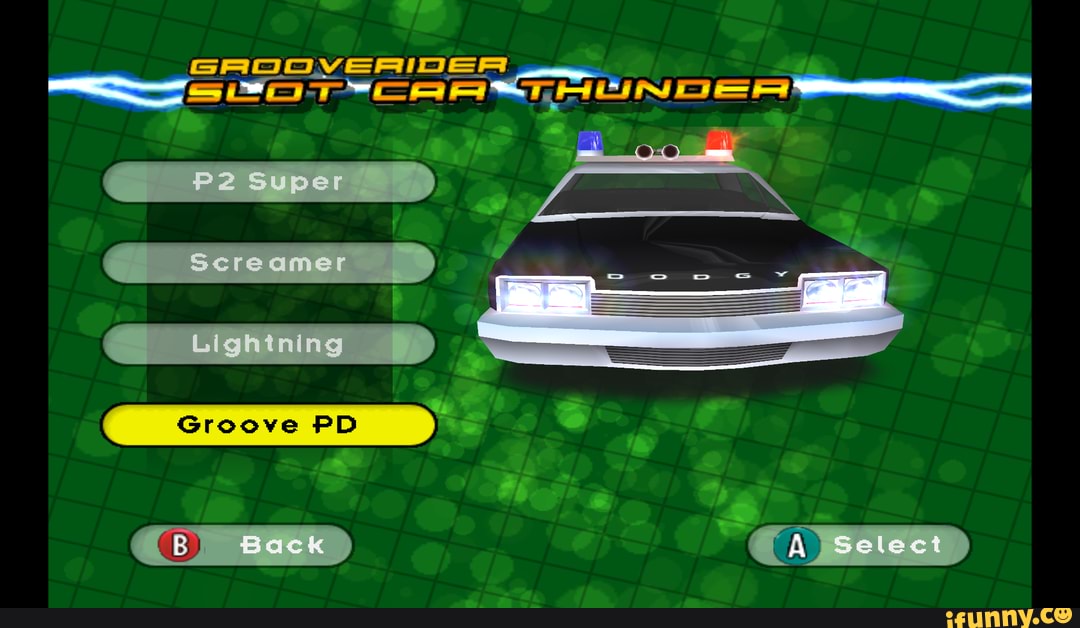Select the highlighted Groove PD entry
This screenshot has height=628, width=1080.
click(x=268, y=425)
